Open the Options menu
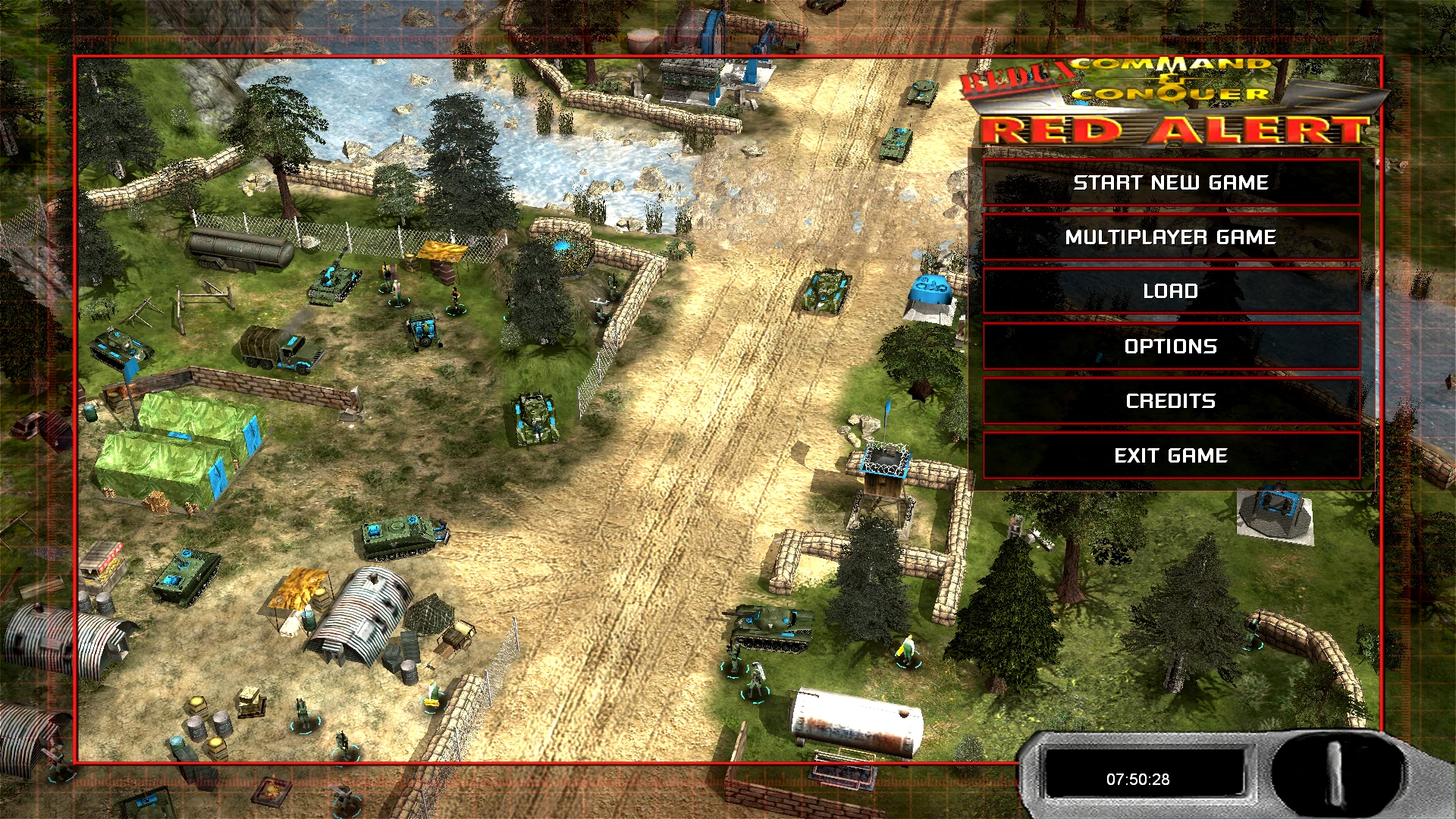 [x=1170, y=346]
